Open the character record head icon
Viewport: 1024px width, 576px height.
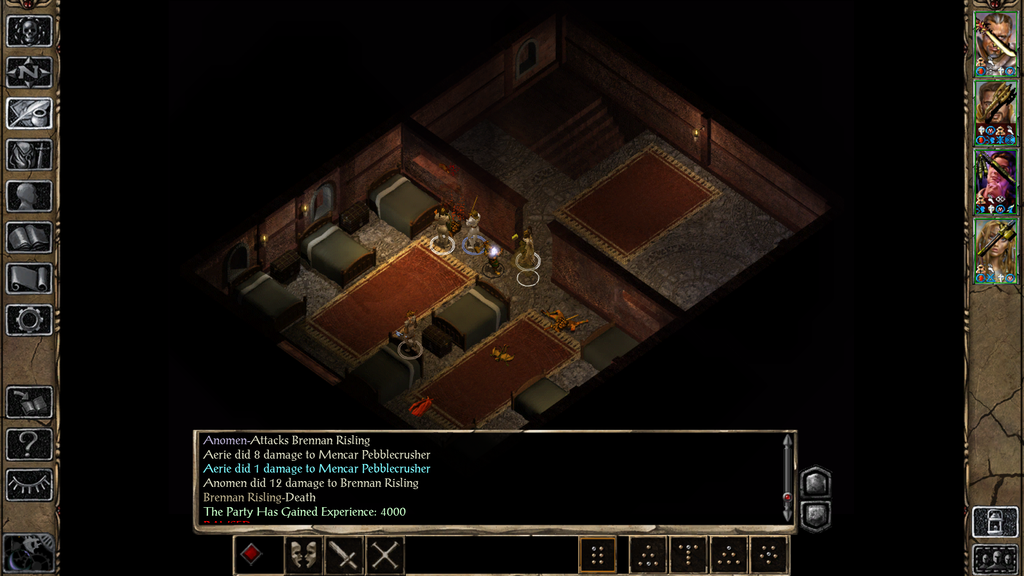coord(29,196)
